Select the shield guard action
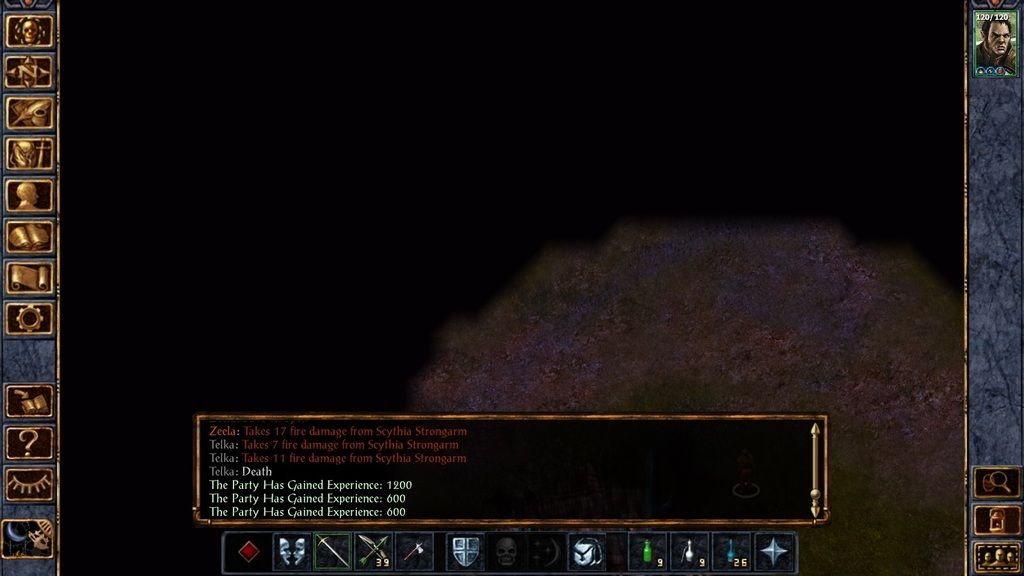 click(464, 551)
